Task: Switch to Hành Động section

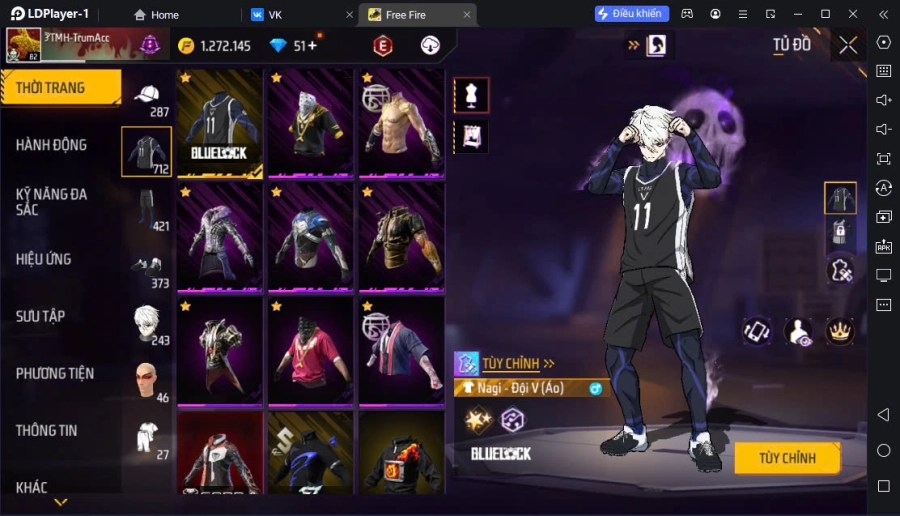Action: click(51, 145)
